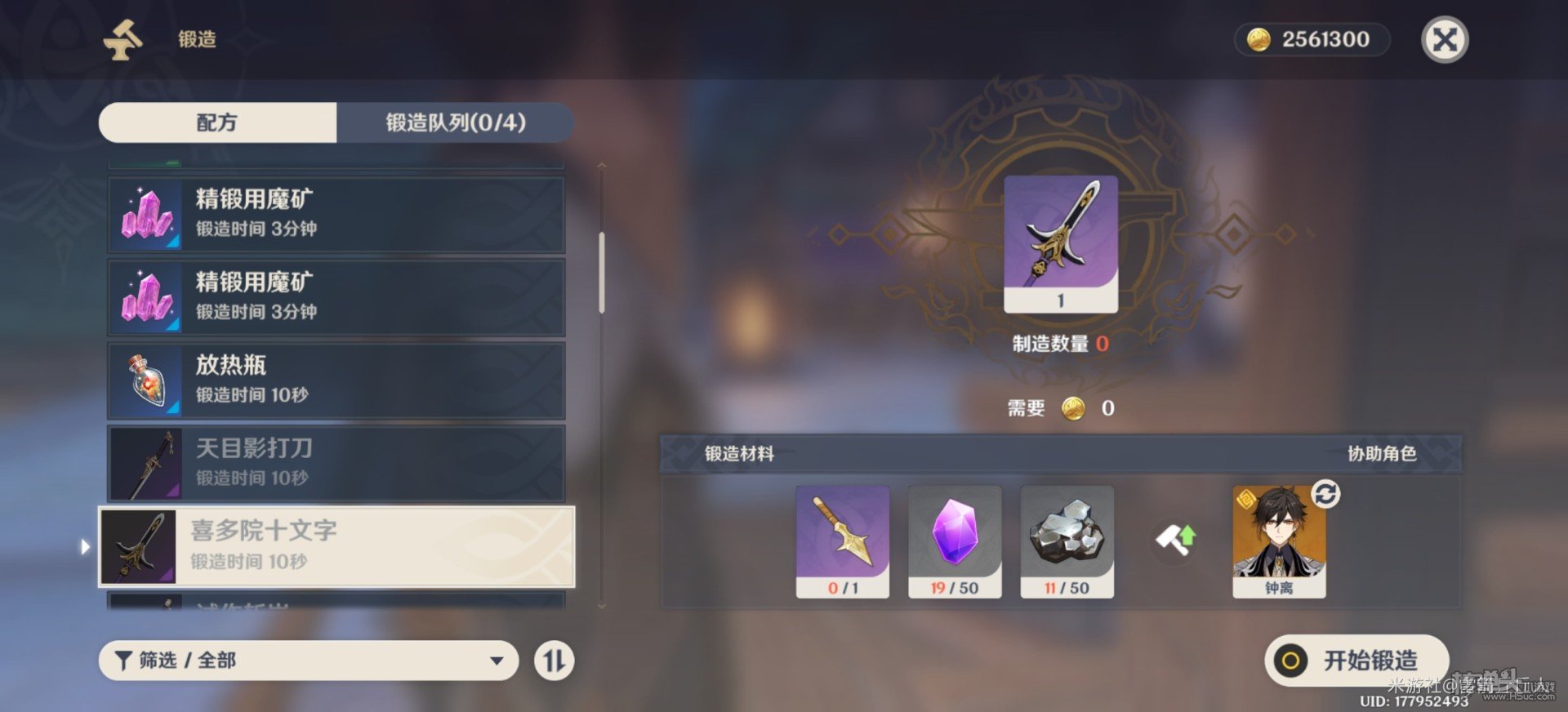Image resolution: width=1568 pixels, height=712 pixels.
Task: Select the 放热瓶 recipe row
Action: (x=336, y=380)
